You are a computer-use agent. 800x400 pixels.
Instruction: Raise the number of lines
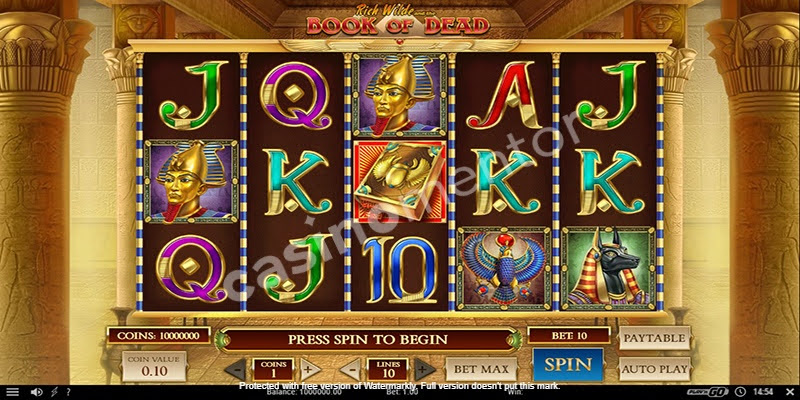(423, 369)
